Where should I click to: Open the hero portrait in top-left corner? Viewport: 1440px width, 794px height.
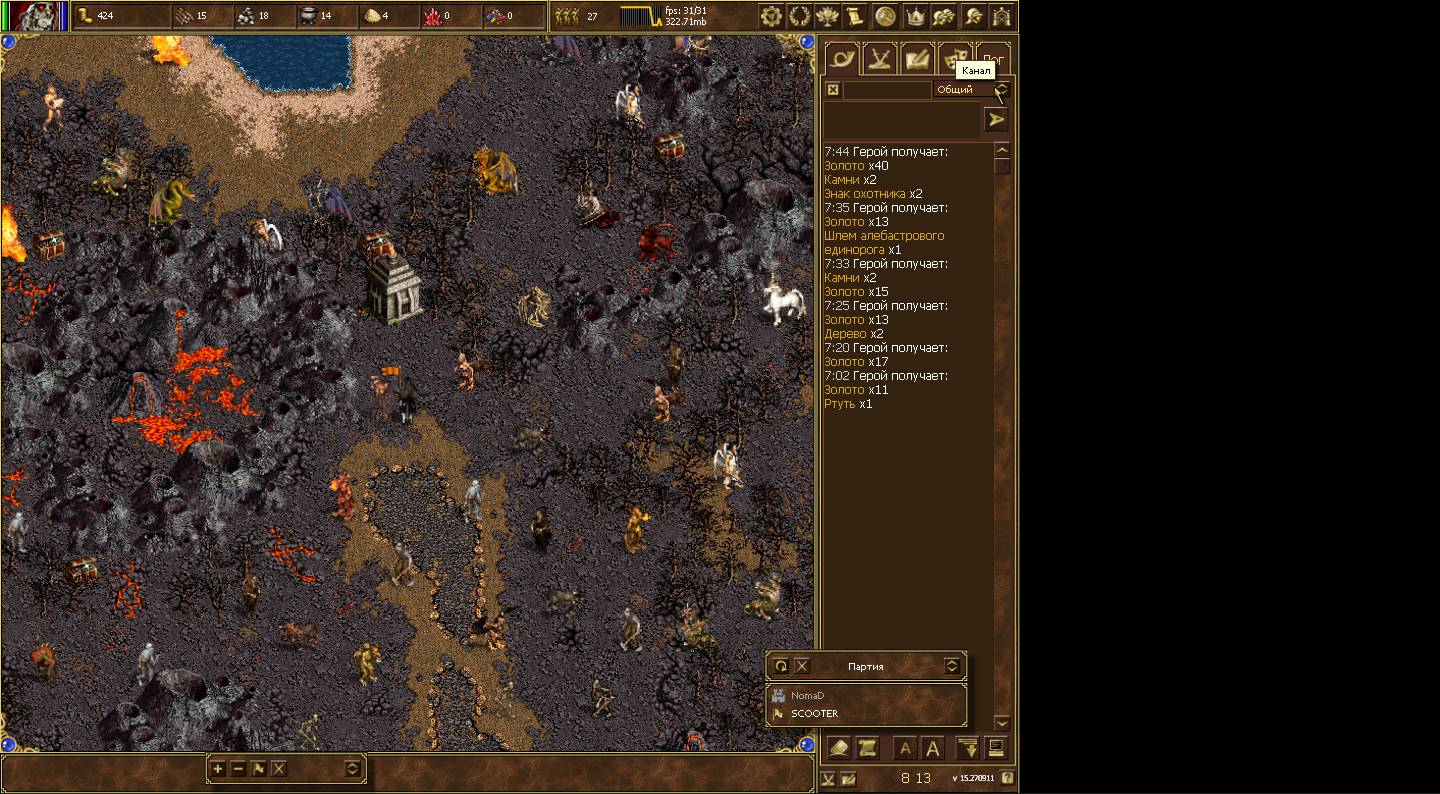[x=34, y=16]
